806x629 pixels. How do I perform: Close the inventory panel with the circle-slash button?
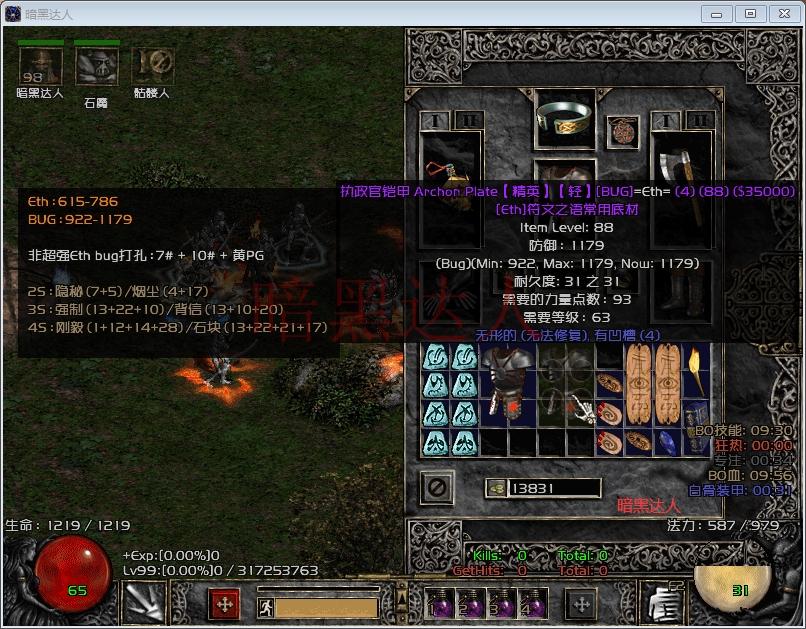point(438,487)
